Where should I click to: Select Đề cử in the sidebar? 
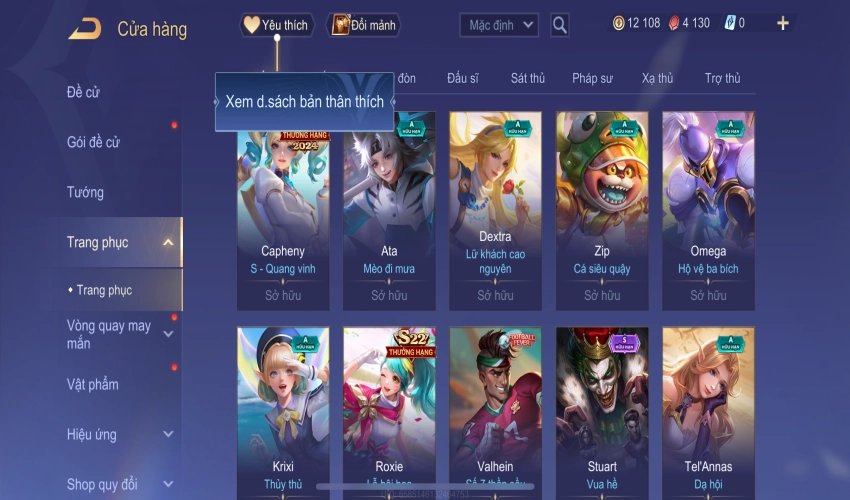click(84, 93)
